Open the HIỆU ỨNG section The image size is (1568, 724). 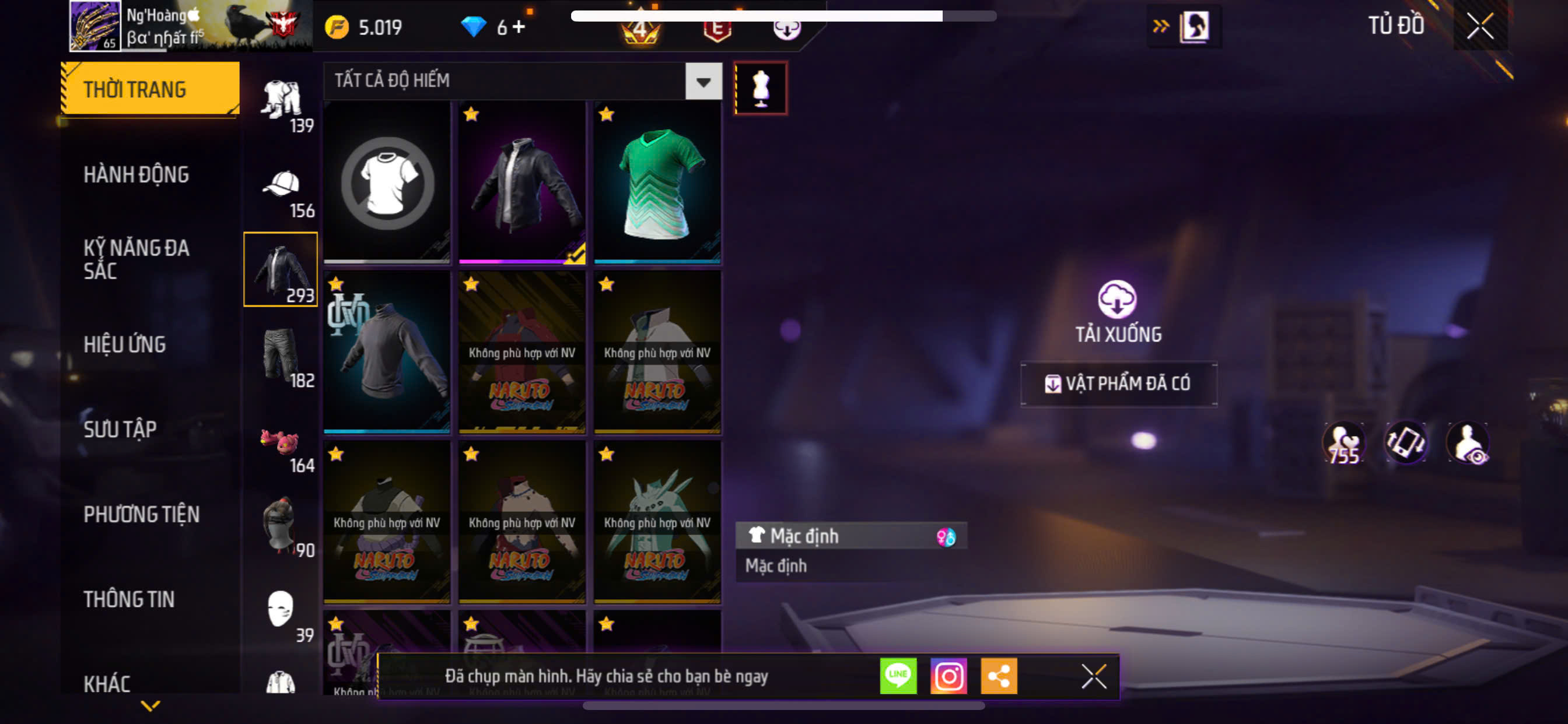[125, 345]
